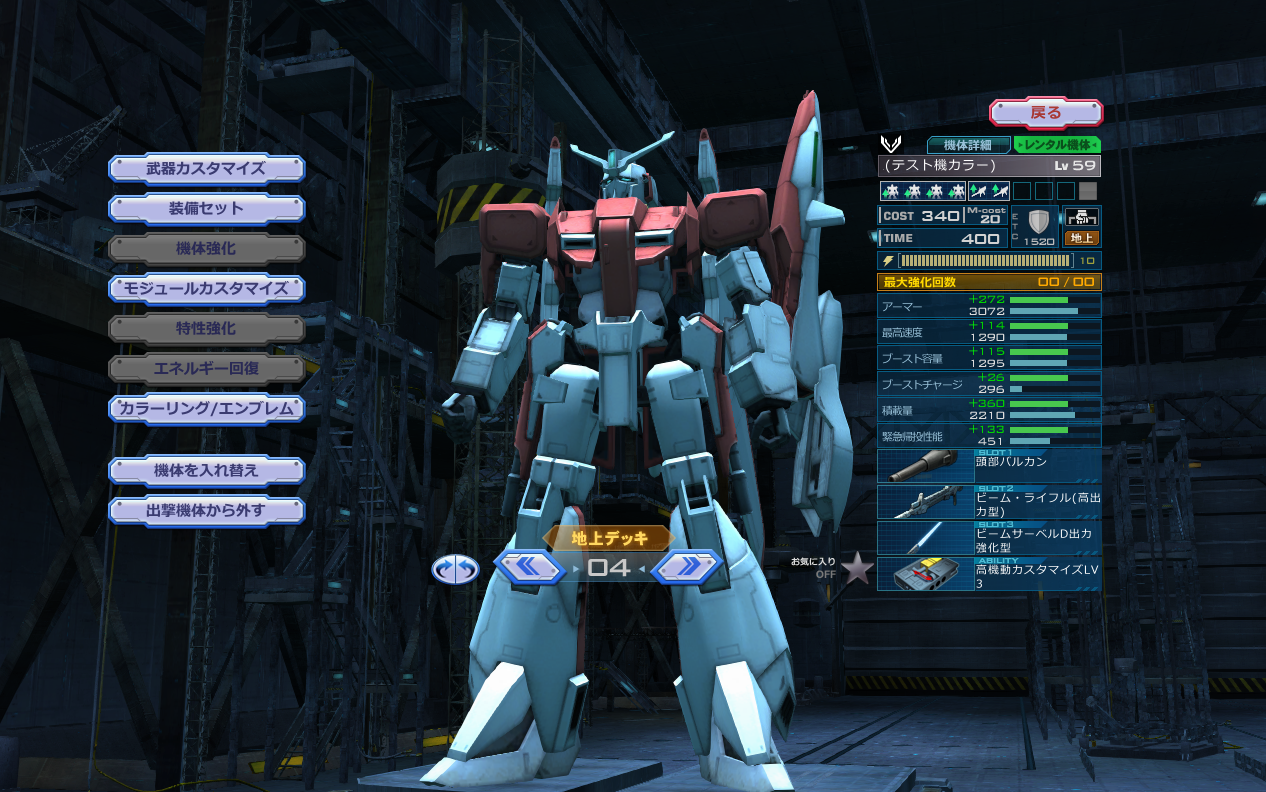Click the greyed エネルギー回復 button
Viewport: 1266px width, 792px height.
tap(206, 369)
